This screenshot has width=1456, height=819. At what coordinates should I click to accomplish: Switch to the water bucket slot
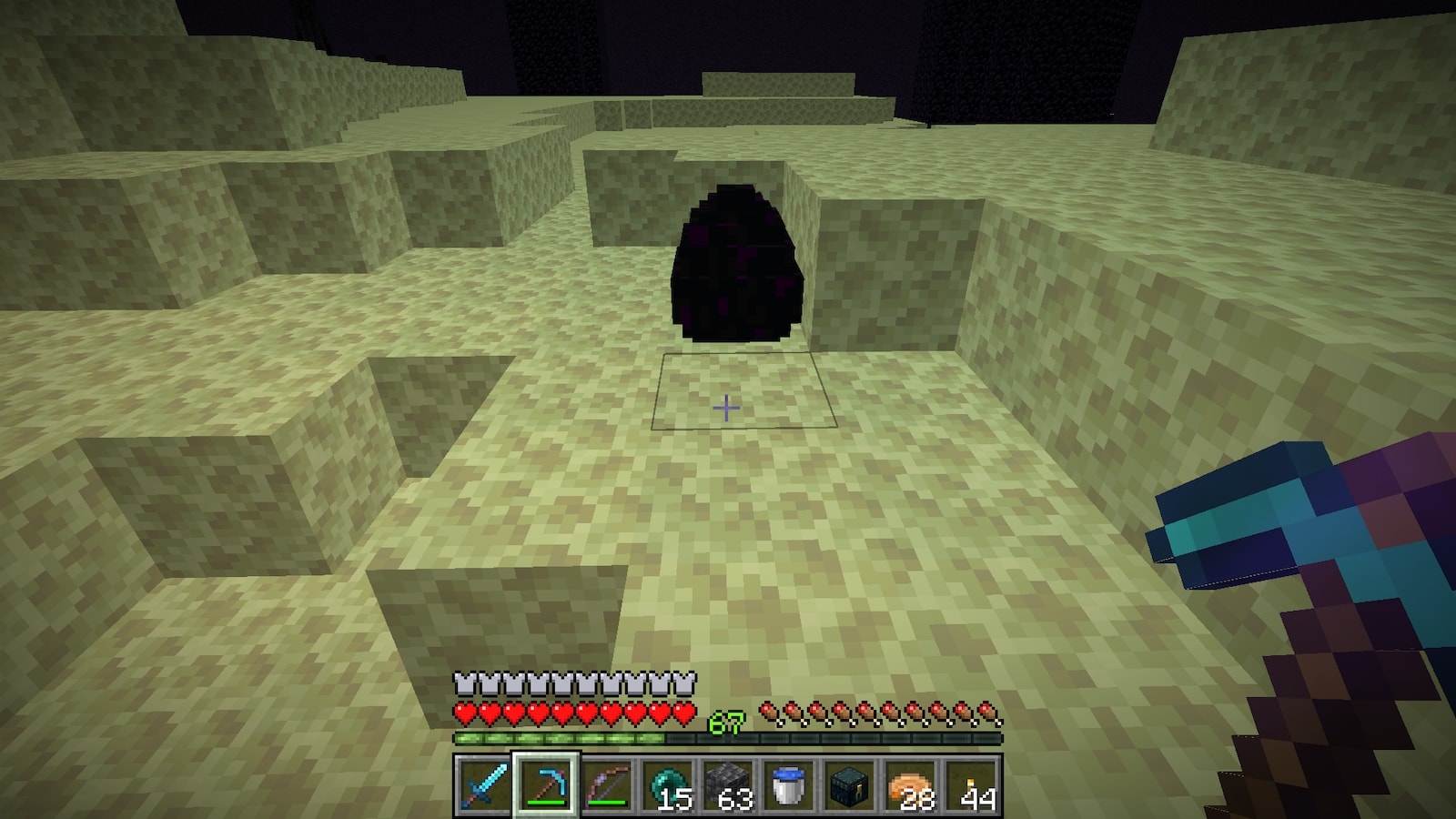tap(789, 784)
